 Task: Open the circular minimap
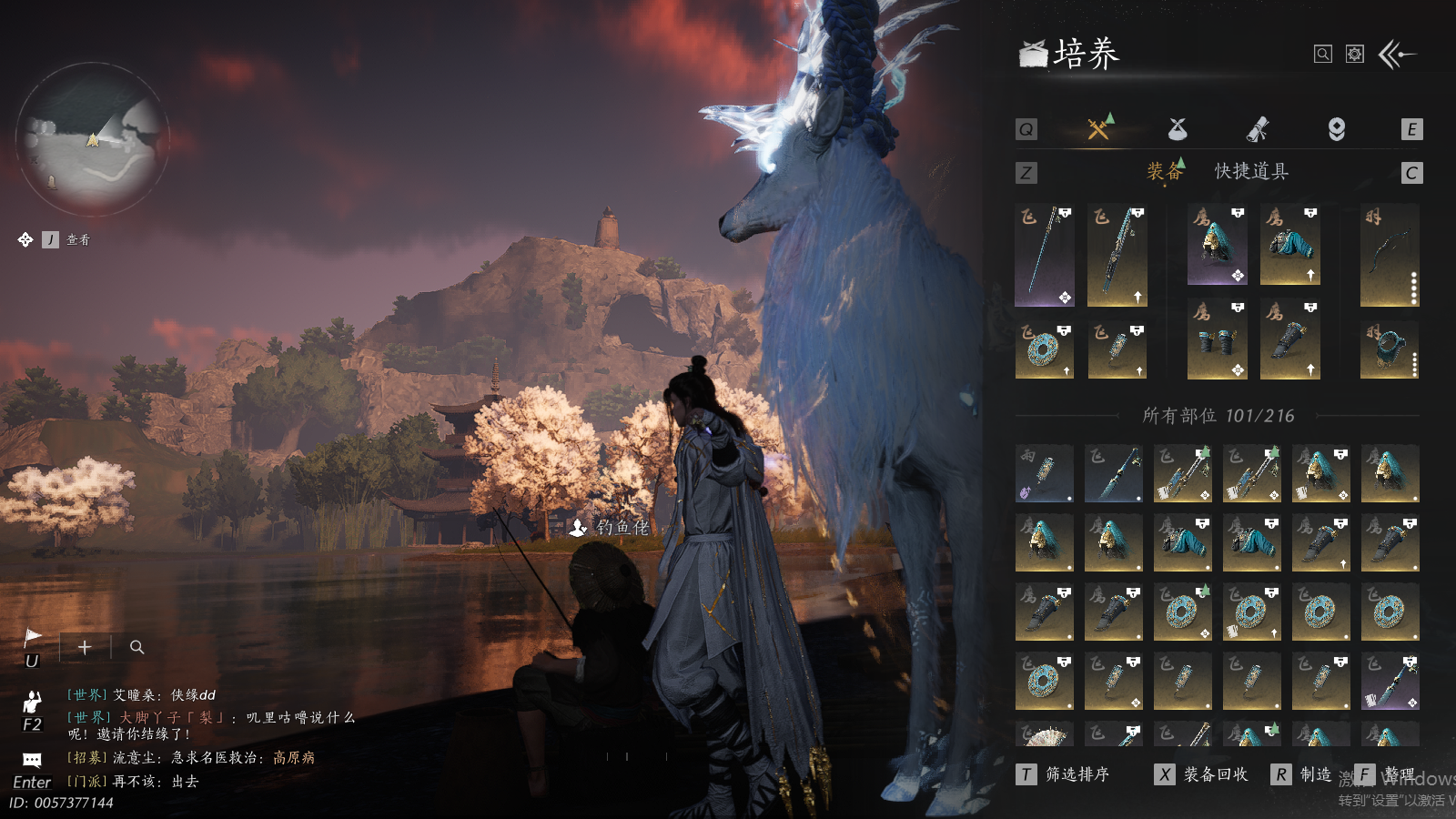(x=93, y=138)
